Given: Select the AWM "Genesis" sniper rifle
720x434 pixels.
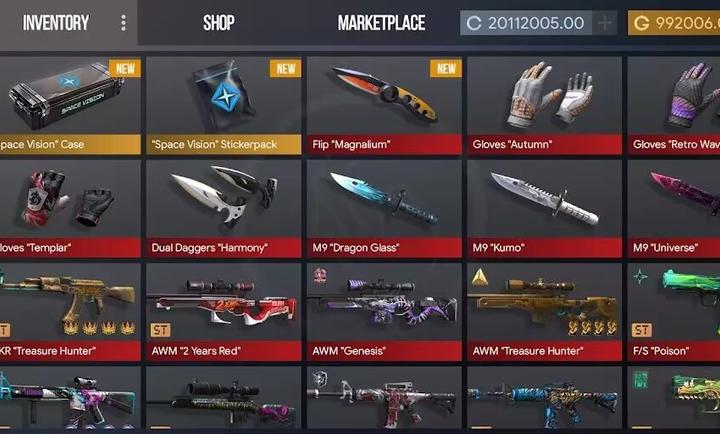Looking at the screenshot, I should point(384,310).
